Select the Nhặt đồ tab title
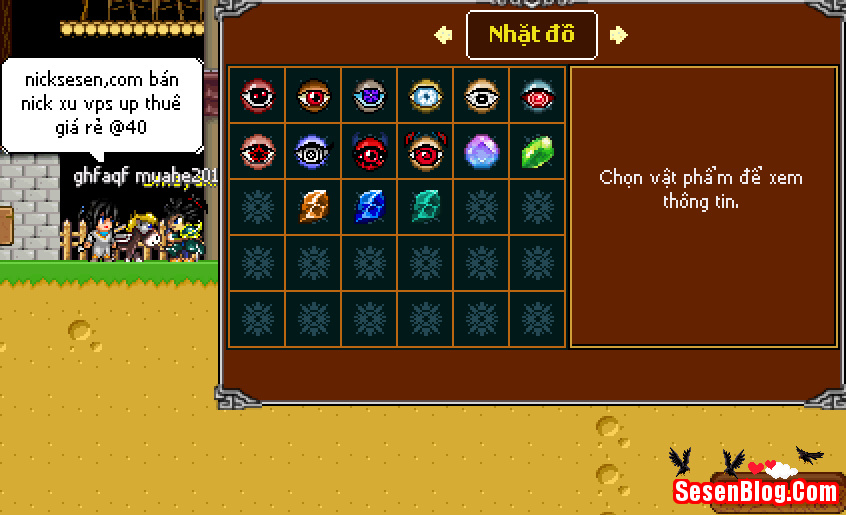 point(532,35)
